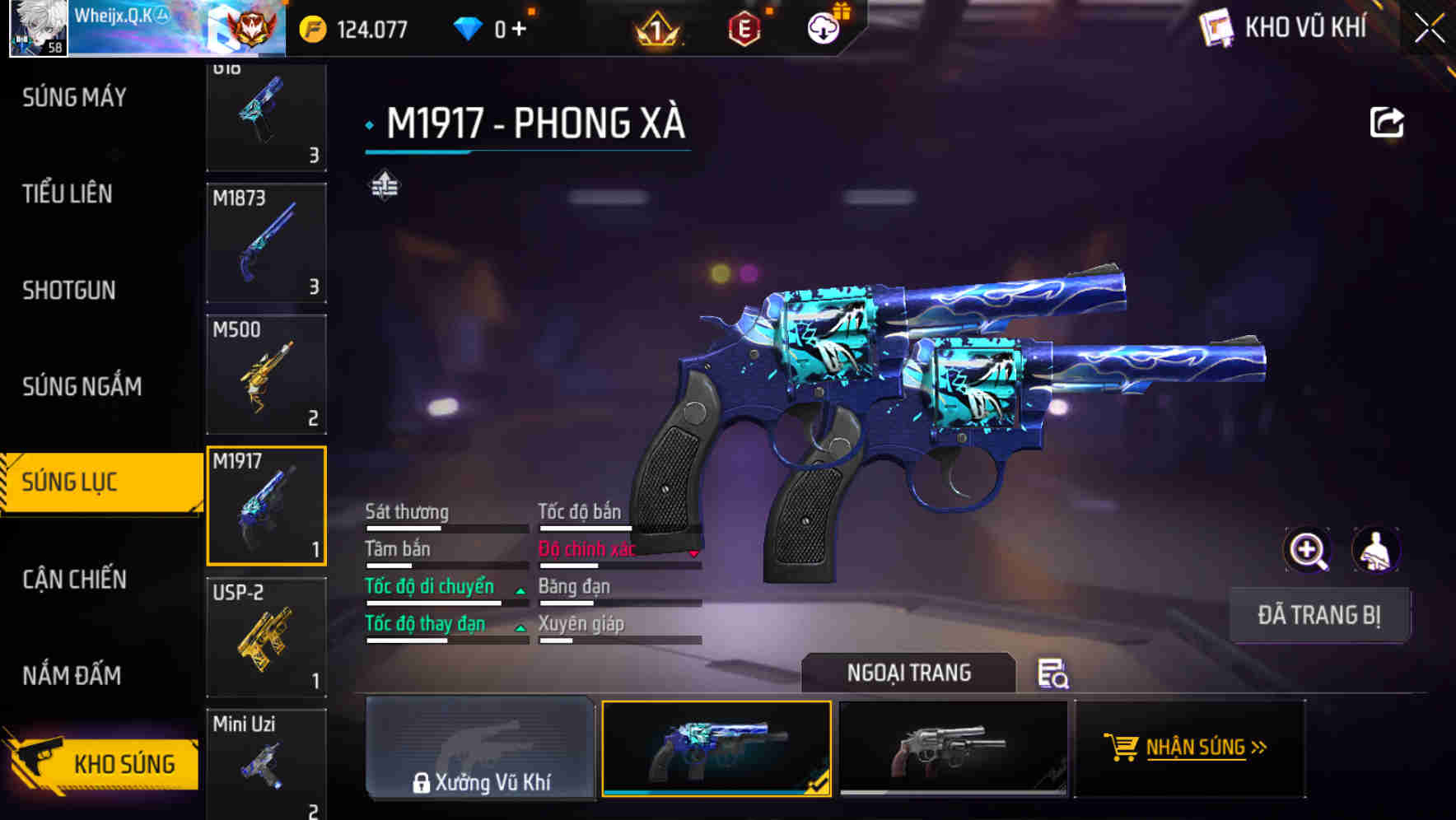The width and height of the screenshot is (1456, 820).
Task: Open the cloud gift download icon
Action: click(x=824, y=27)
